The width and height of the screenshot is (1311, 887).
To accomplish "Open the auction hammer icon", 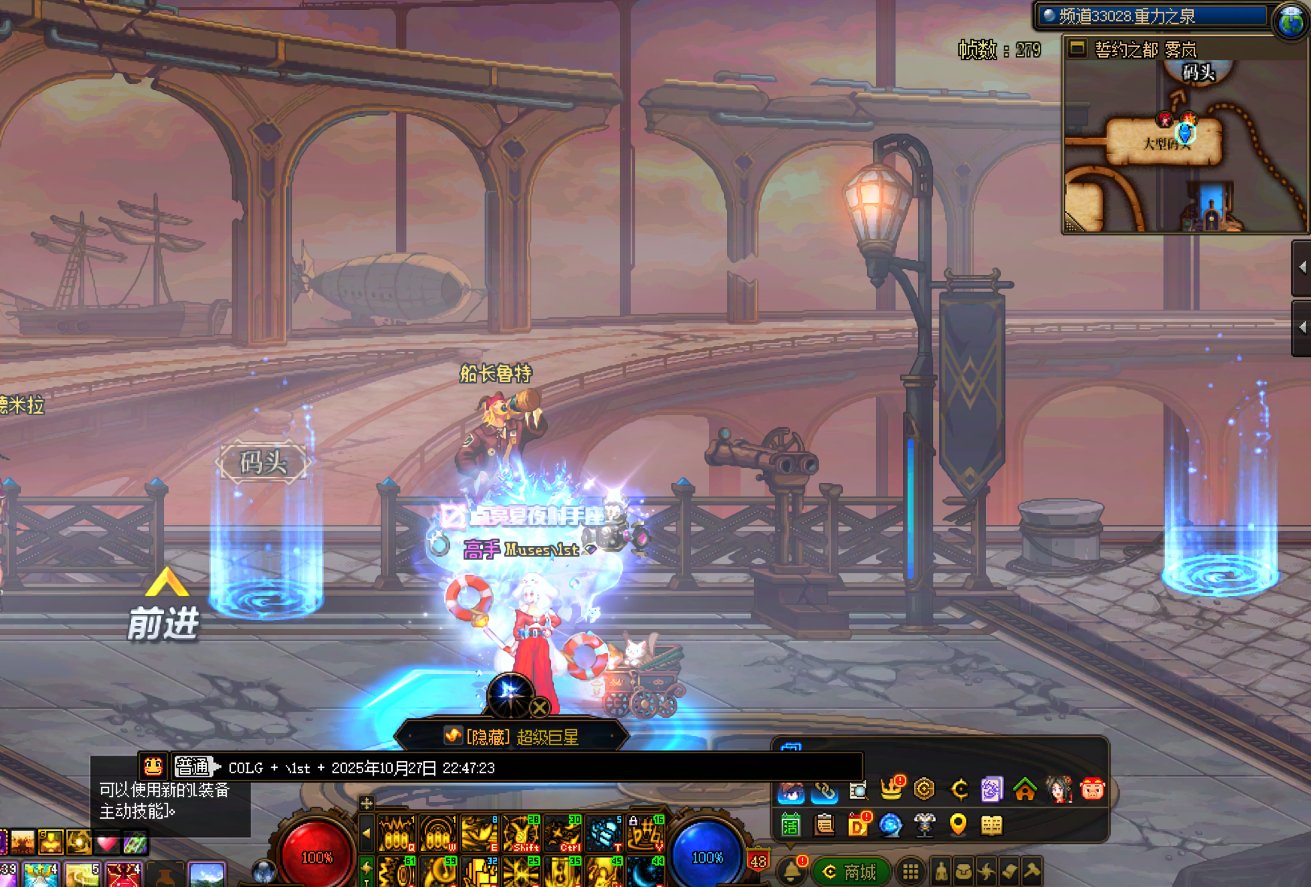I will coord(1031,871).
